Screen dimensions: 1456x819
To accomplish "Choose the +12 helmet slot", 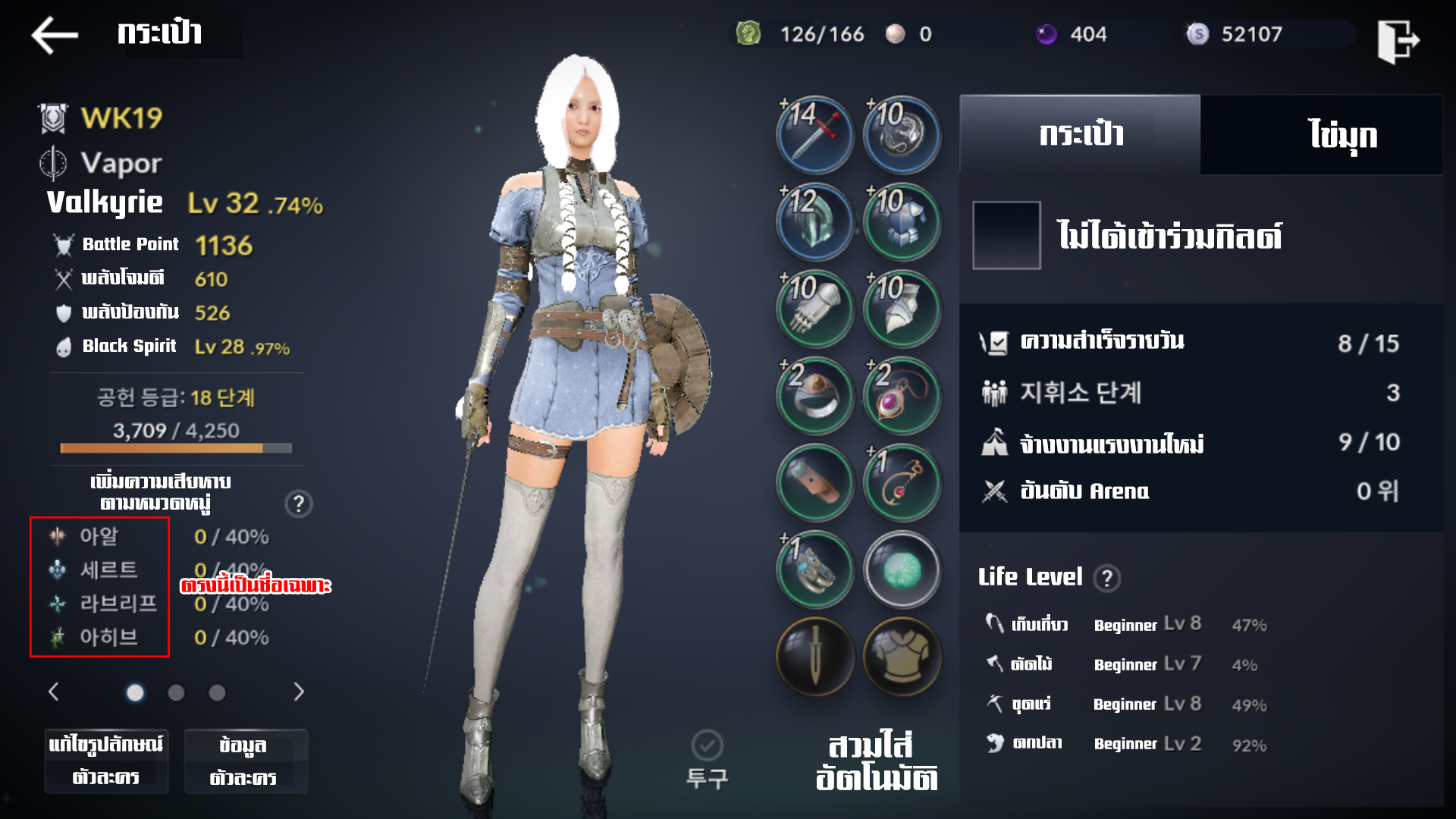I will (x=815, y=221).
